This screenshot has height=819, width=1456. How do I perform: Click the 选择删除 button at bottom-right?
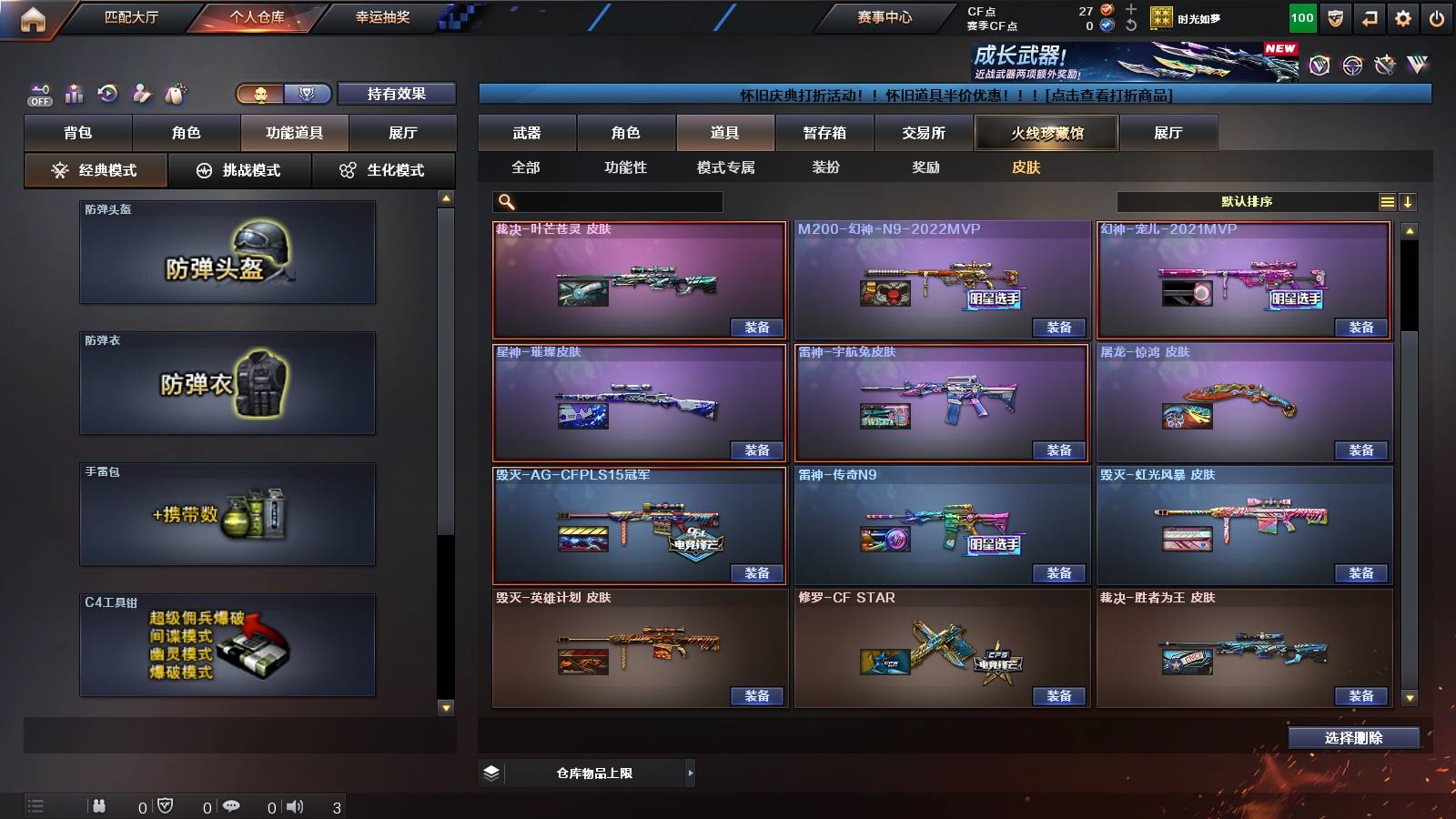[1353, 738]
